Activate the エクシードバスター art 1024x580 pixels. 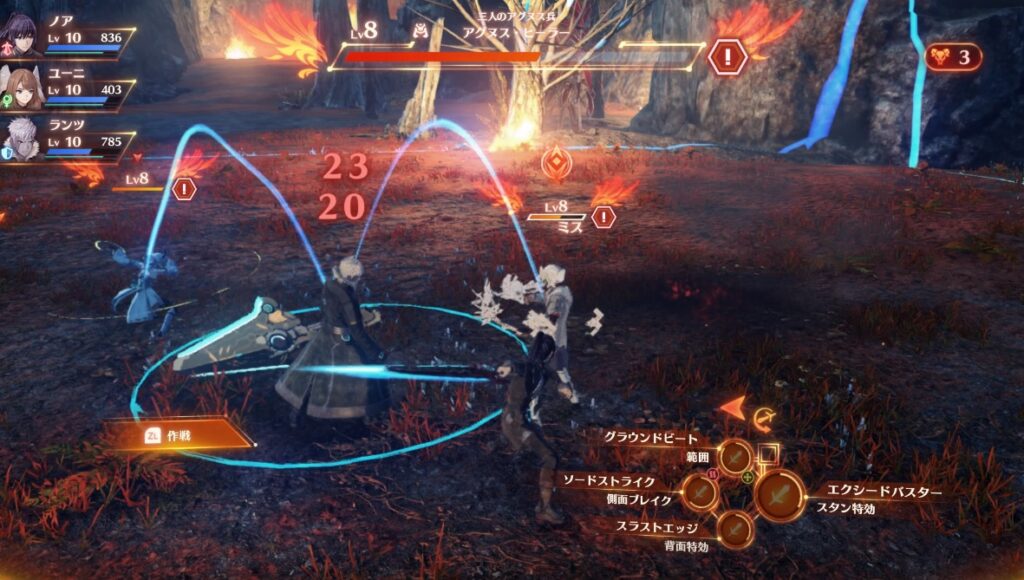click(779, 495)
